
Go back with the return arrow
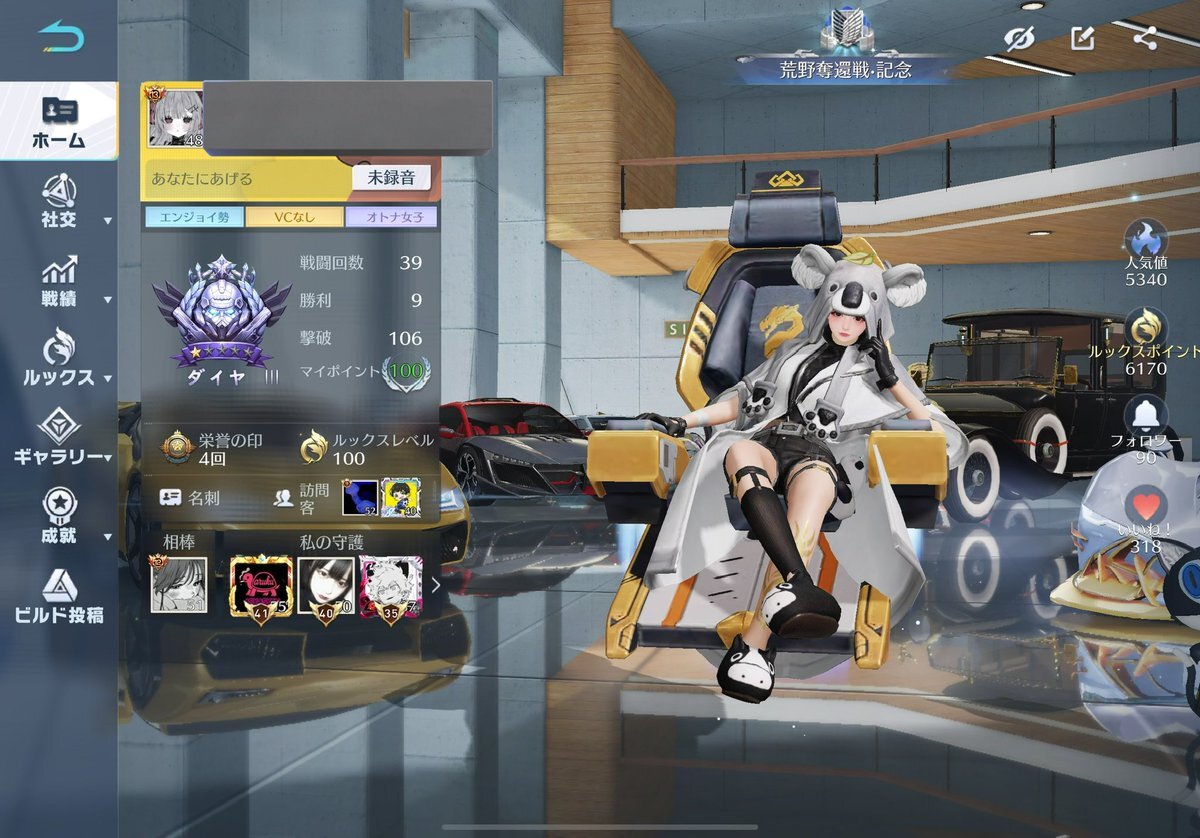point(61,38)
